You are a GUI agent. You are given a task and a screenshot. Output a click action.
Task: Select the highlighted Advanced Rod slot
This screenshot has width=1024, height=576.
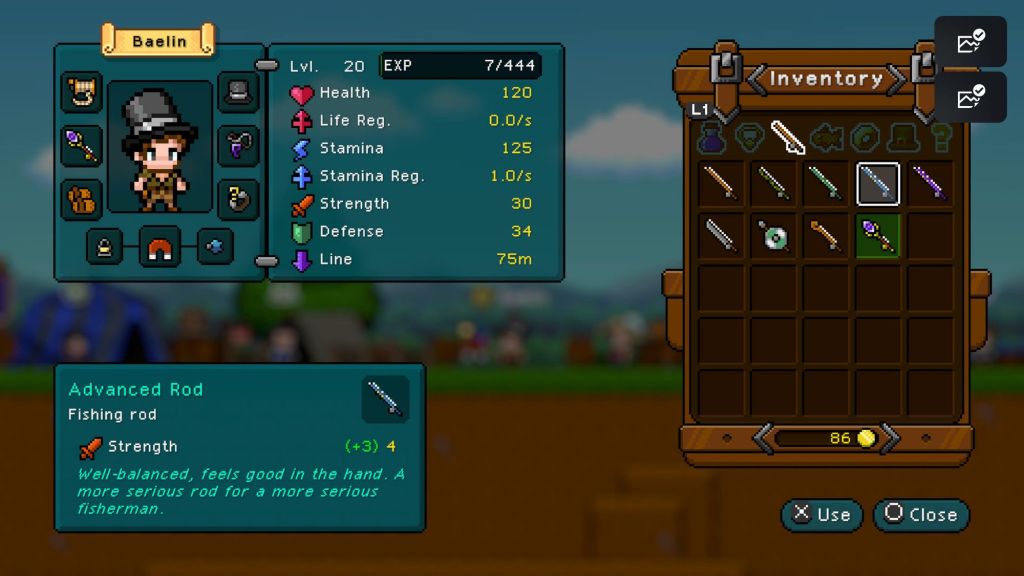click(x=878, y=184)
